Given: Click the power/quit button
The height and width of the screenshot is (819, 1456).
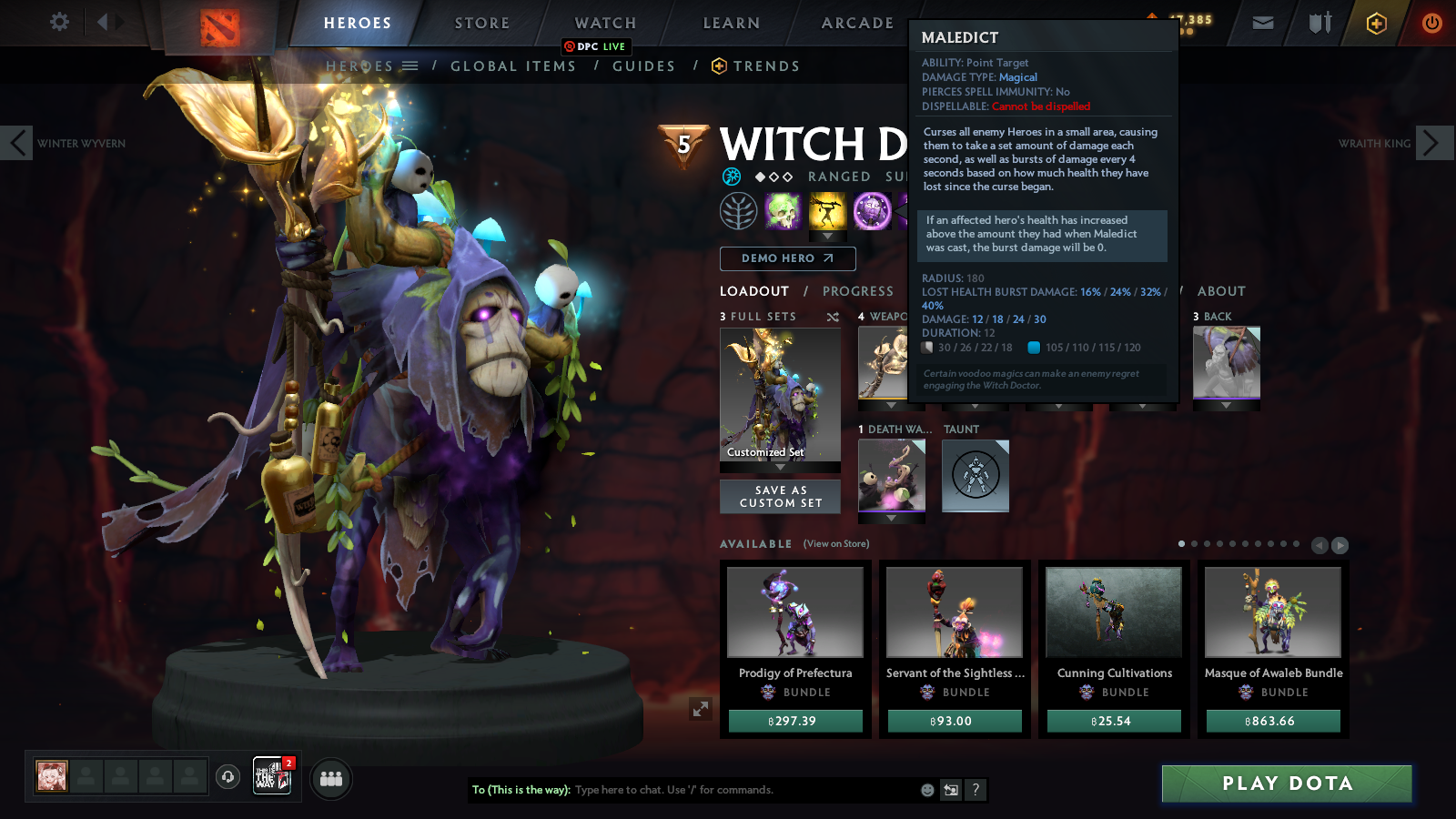Looking at the screenshot, I should point(1431,25).
